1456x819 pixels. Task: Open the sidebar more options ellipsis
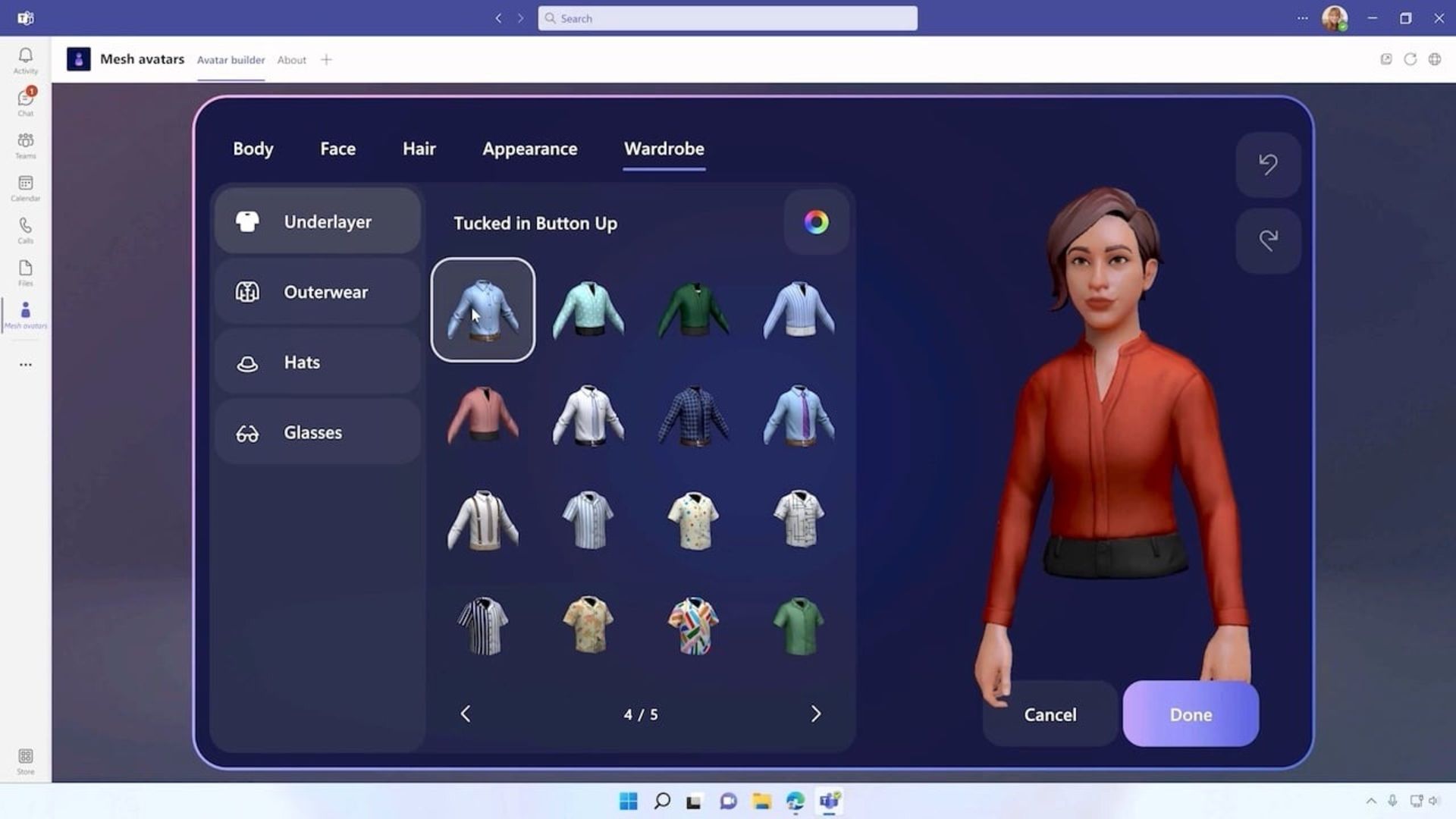click(x=25, y=365)
